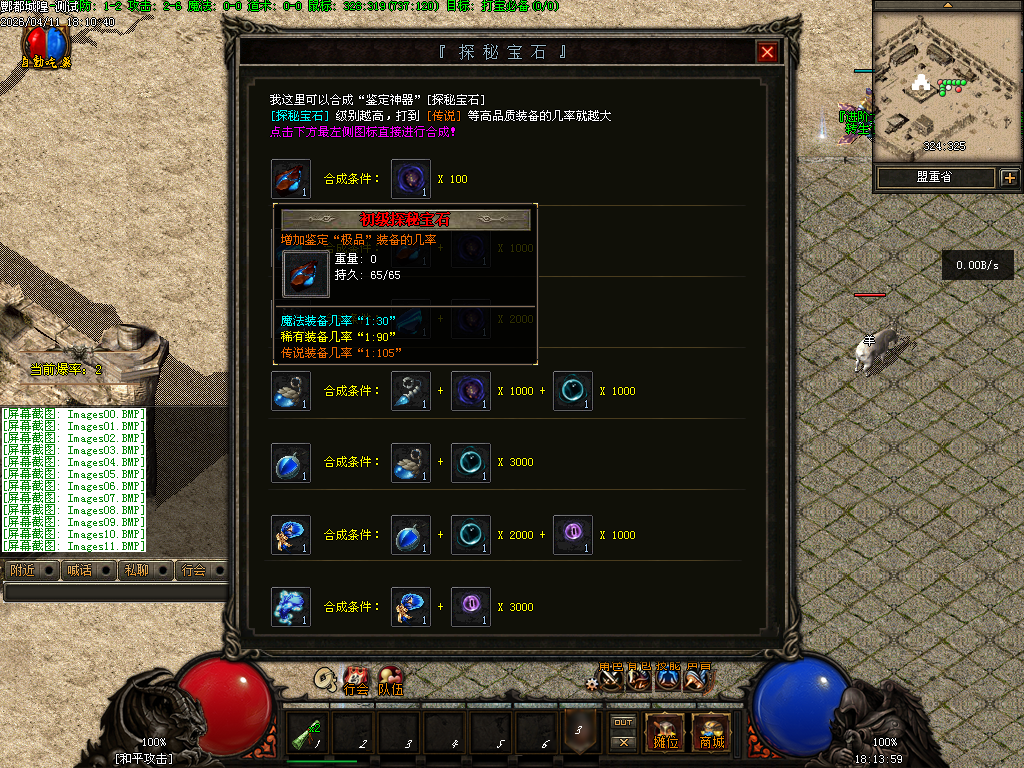Screen dimensions: 1024x768
Task: Click the chat text input box
Action: (x=115, y=592)
